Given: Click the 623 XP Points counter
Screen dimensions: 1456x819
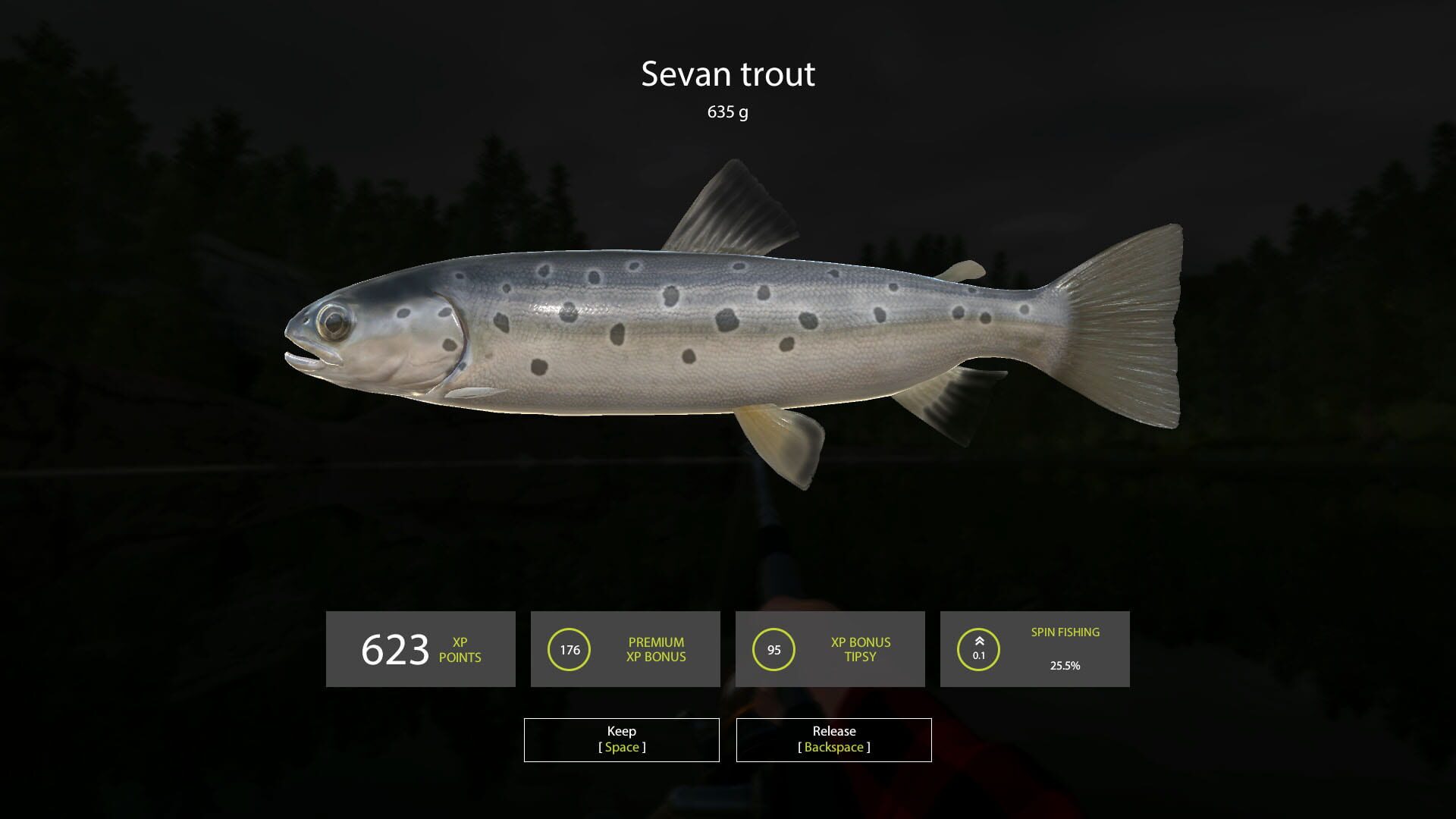Looking at the screenshot, I should 394,649.
